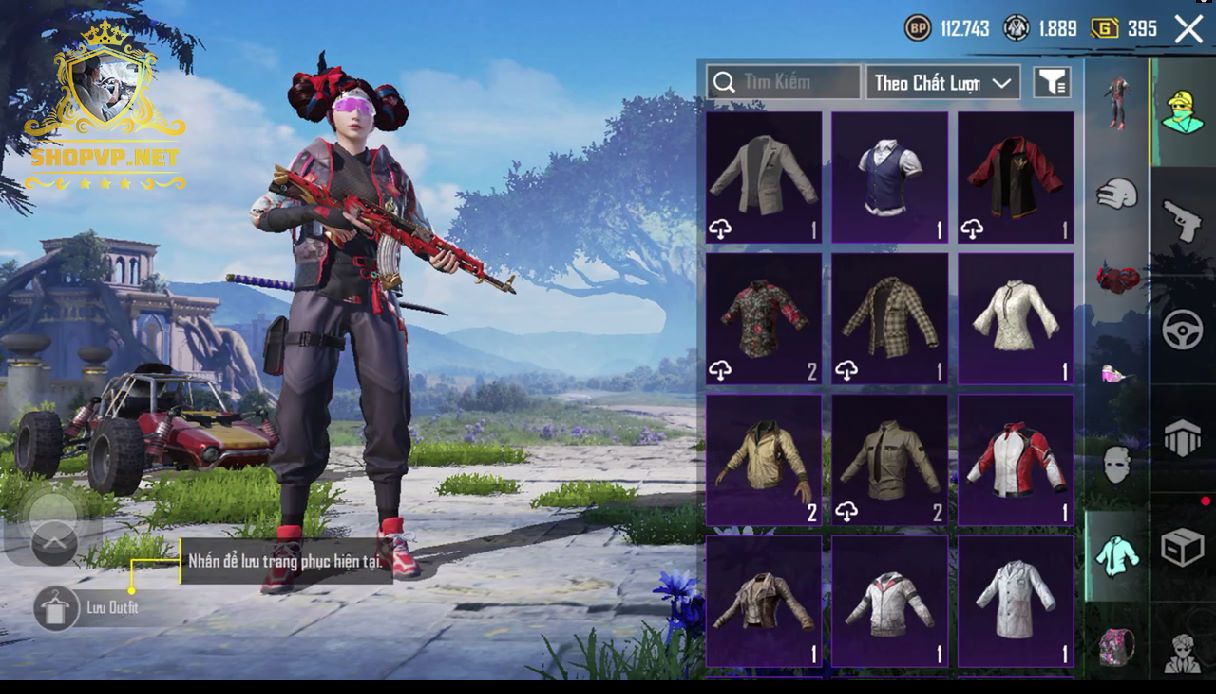Open the face mask category
The width and height of the screenshot is (1216, 694).
pyautogui.click(x=1117, y=464)
